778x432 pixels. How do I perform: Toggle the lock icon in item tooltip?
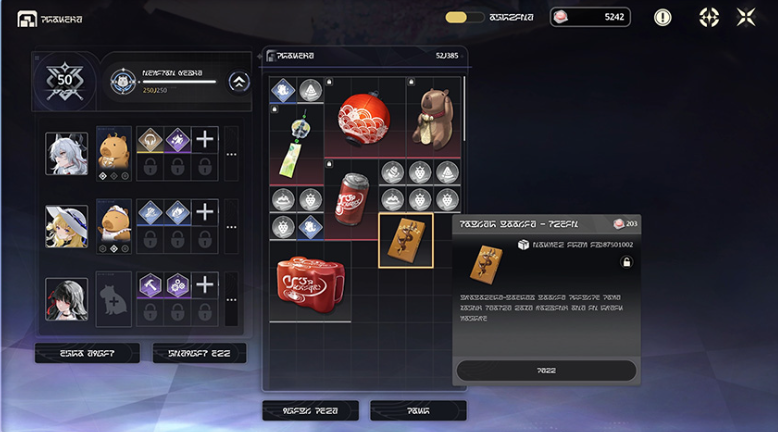tap(626, 262)
